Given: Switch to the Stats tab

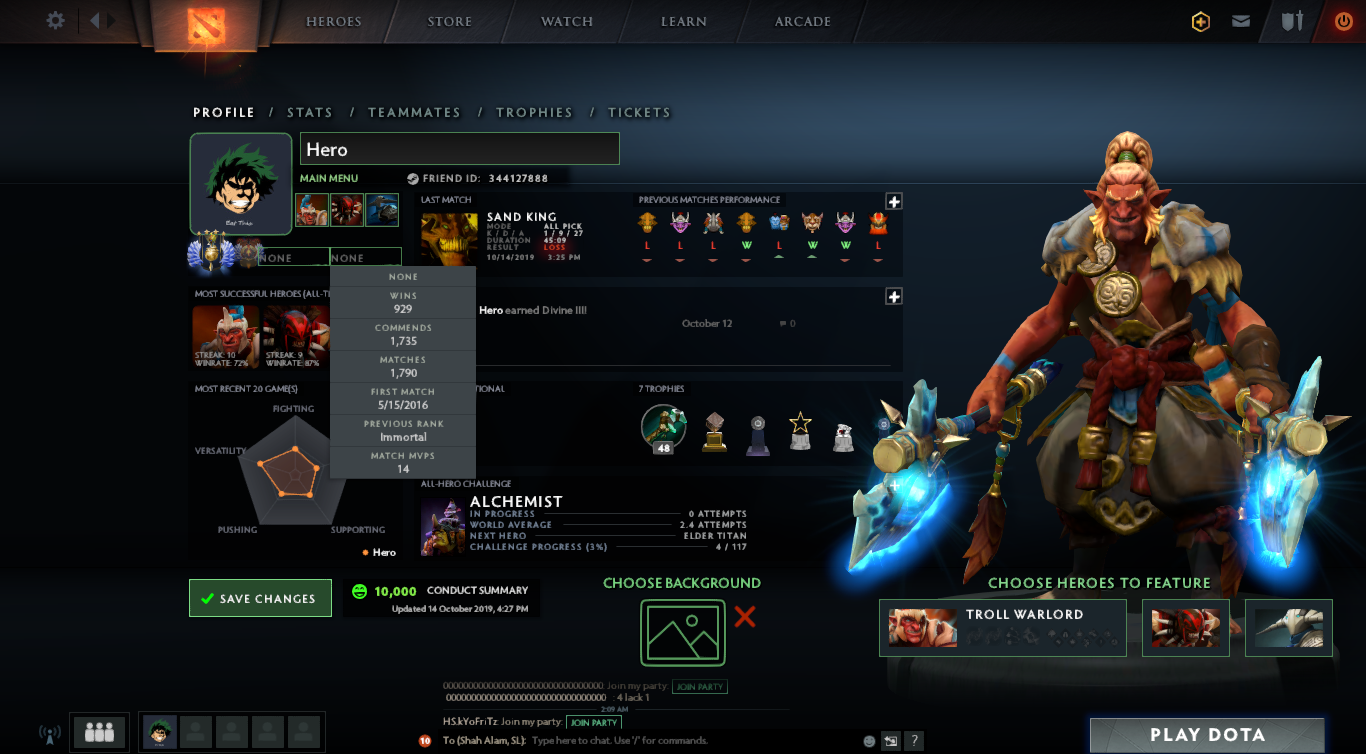Looking at the screenshot, I should click(x=310, y=113).
